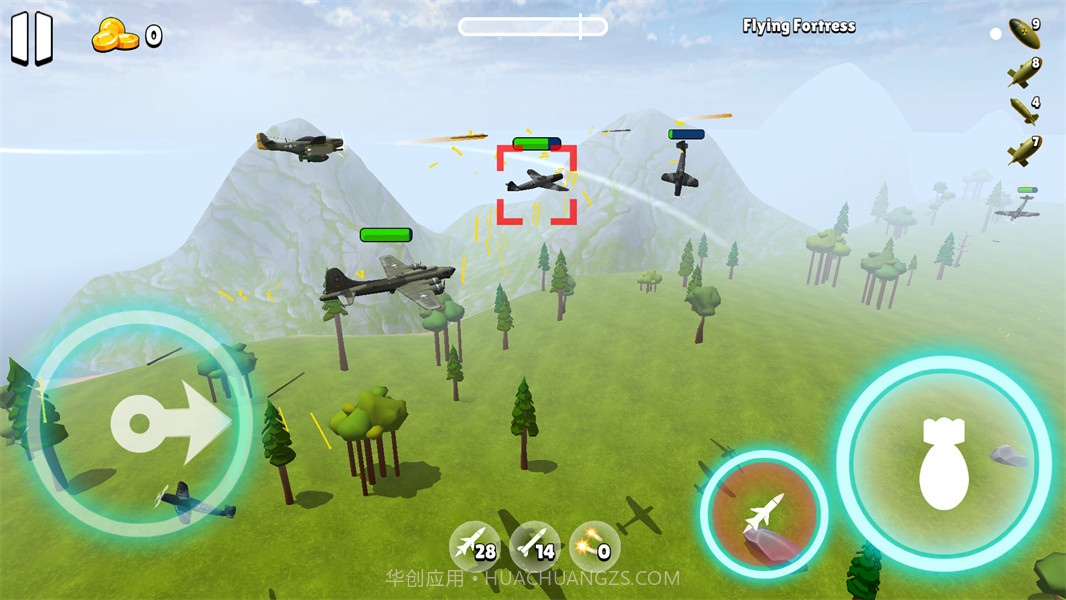Select the rocket ammo with 28 remaining
The height and width of the screenshot is (600, 1066).
tap(474, 546)
